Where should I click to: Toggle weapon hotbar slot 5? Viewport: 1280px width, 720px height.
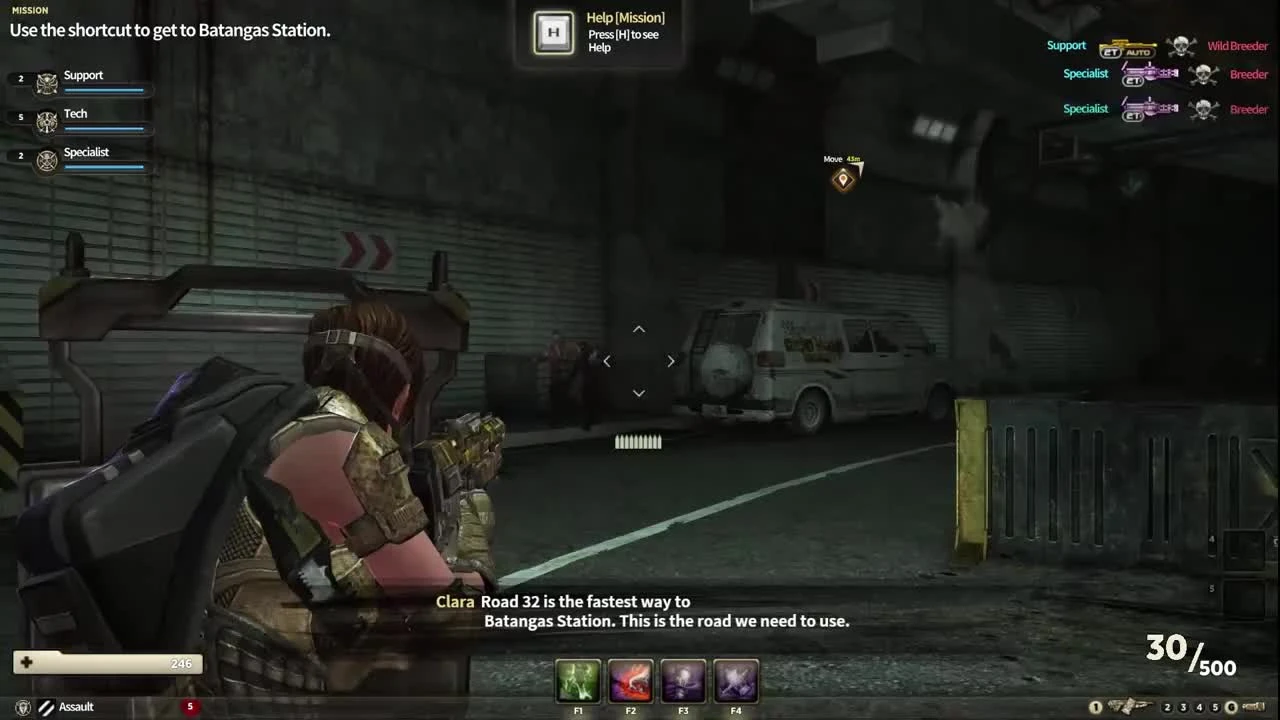pos(1214,706)
